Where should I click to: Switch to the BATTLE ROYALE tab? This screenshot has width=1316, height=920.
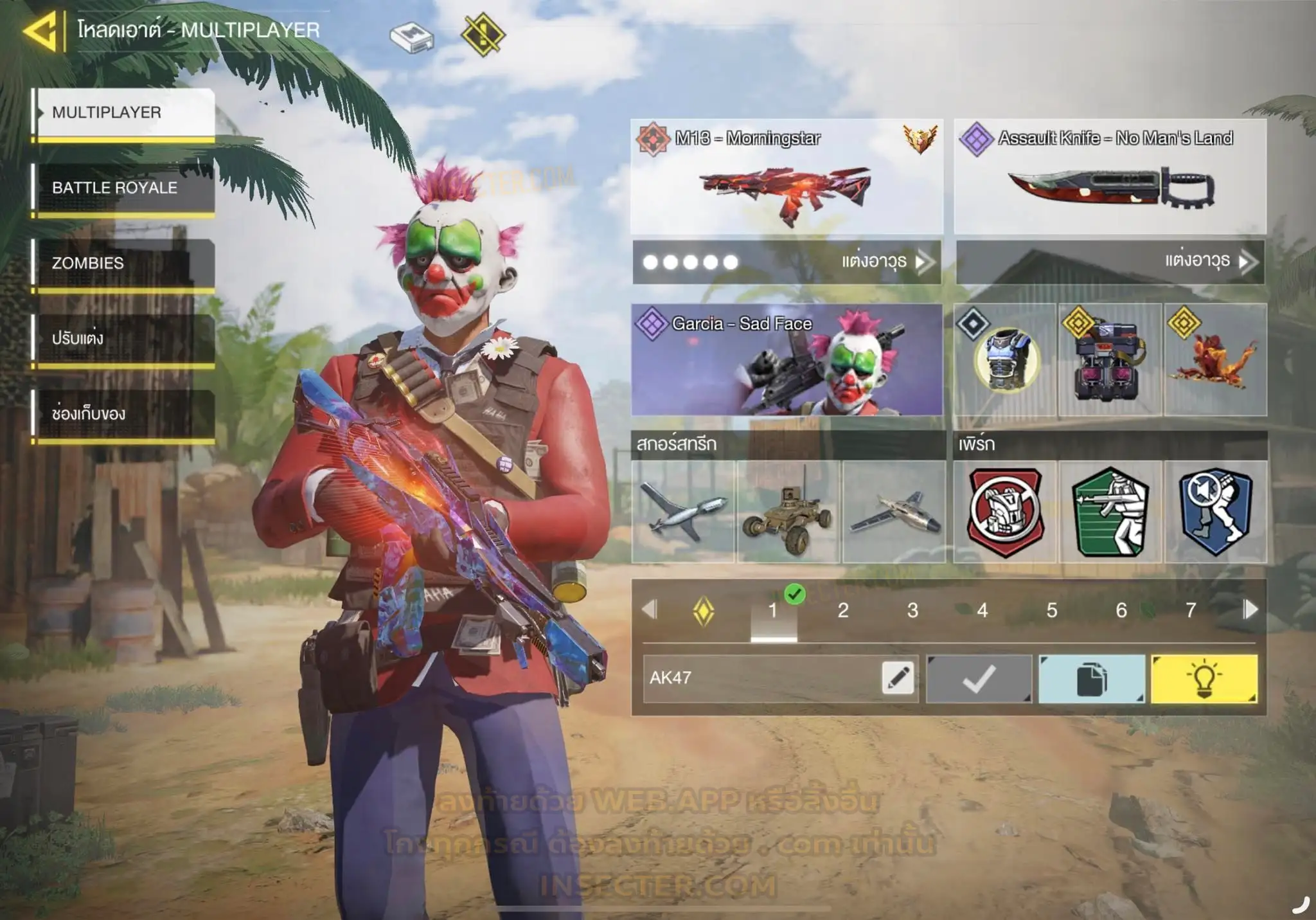(x=123, y=188)
